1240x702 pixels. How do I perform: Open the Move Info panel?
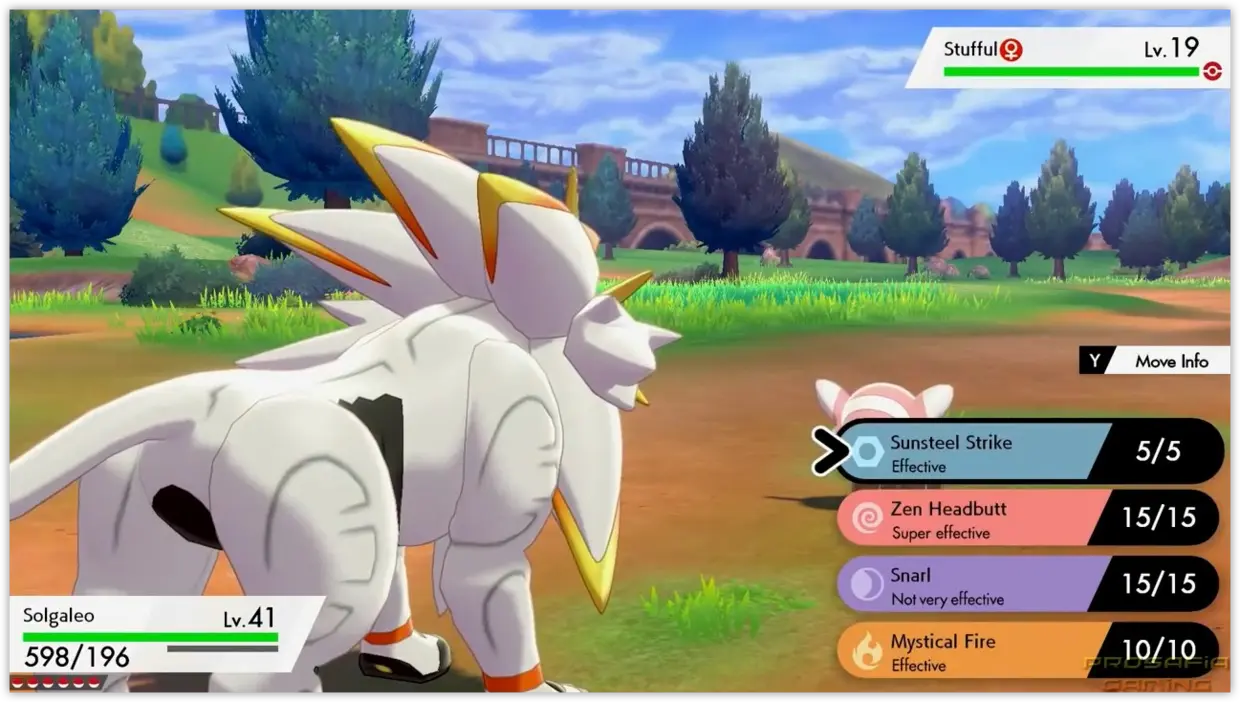tap(1155, 361)
